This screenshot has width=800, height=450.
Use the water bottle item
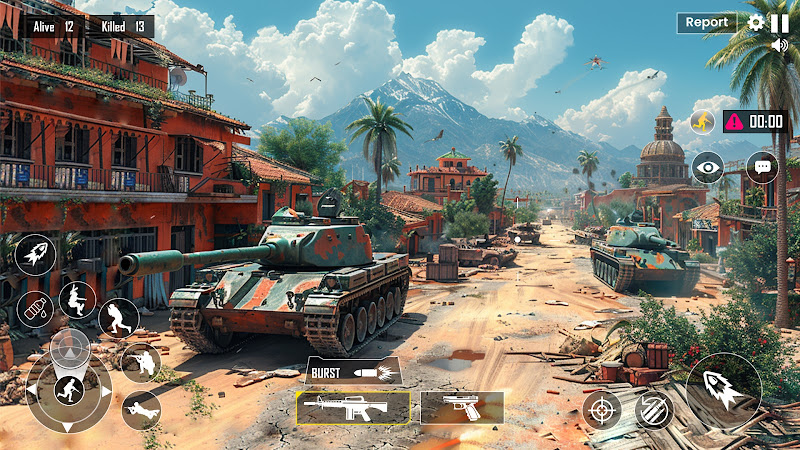click(34, 308)
